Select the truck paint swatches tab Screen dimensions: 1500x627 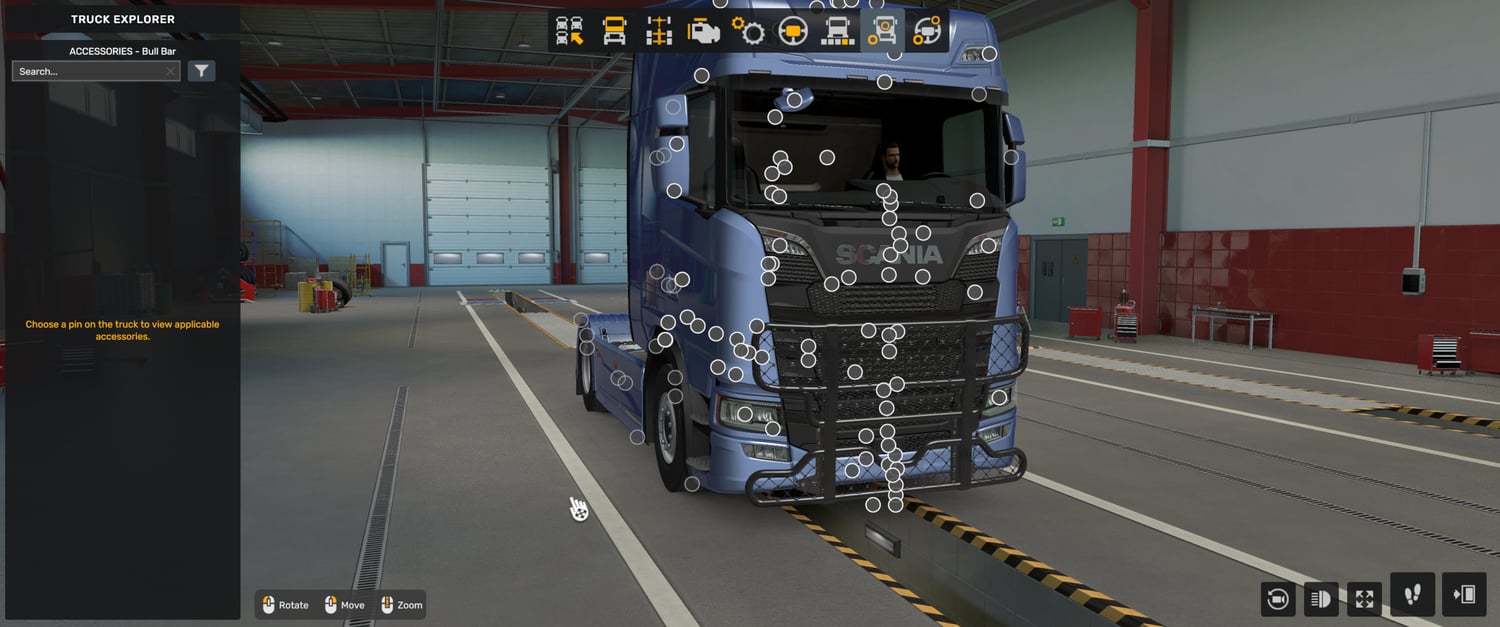[x=837, y=32]
